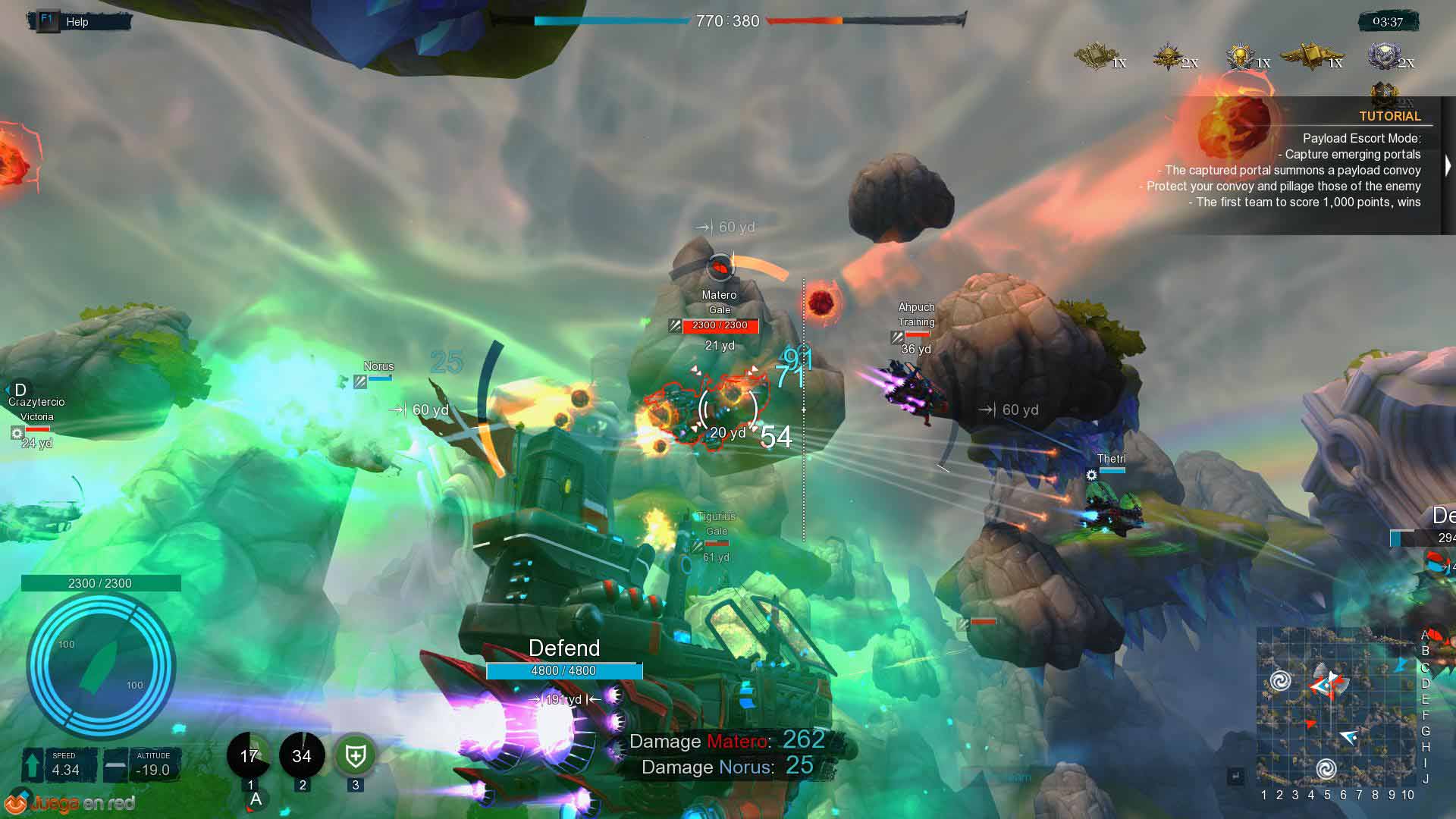
Task: Use the green shield repair ability
Action: tap(355, 755)
